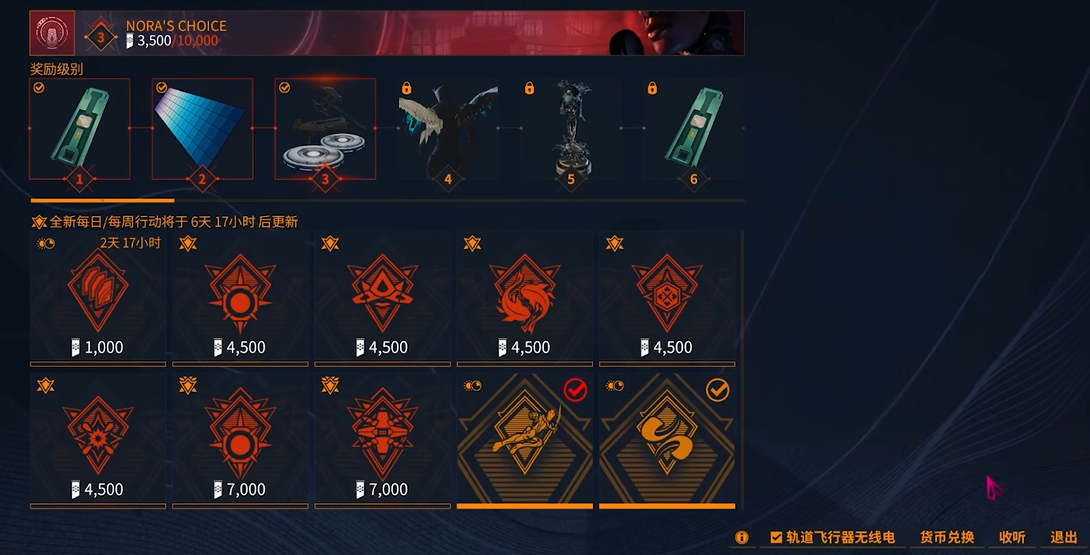View the locked statue reward at tier 5
The image size is (1090, 555).
[x=570, y=129]
